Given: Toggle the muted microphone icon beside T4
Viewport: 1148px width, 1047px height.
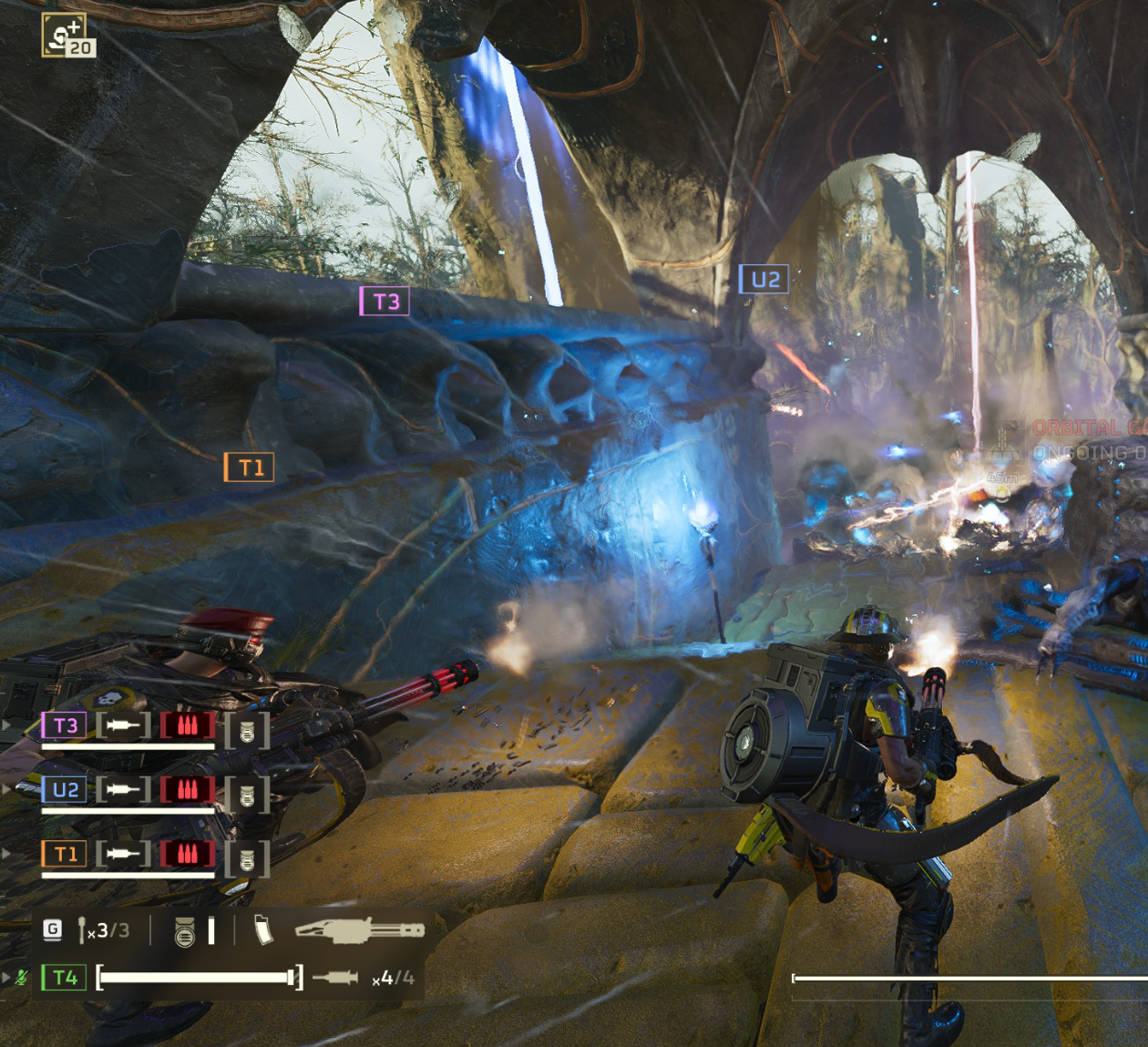Looking at the screenshot, I should (x=22, y=978).
